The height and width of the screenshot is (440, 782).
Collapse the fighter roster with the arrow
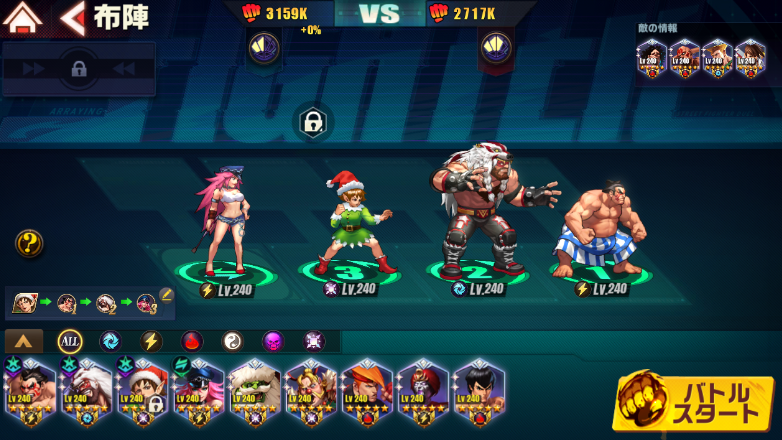24,341
